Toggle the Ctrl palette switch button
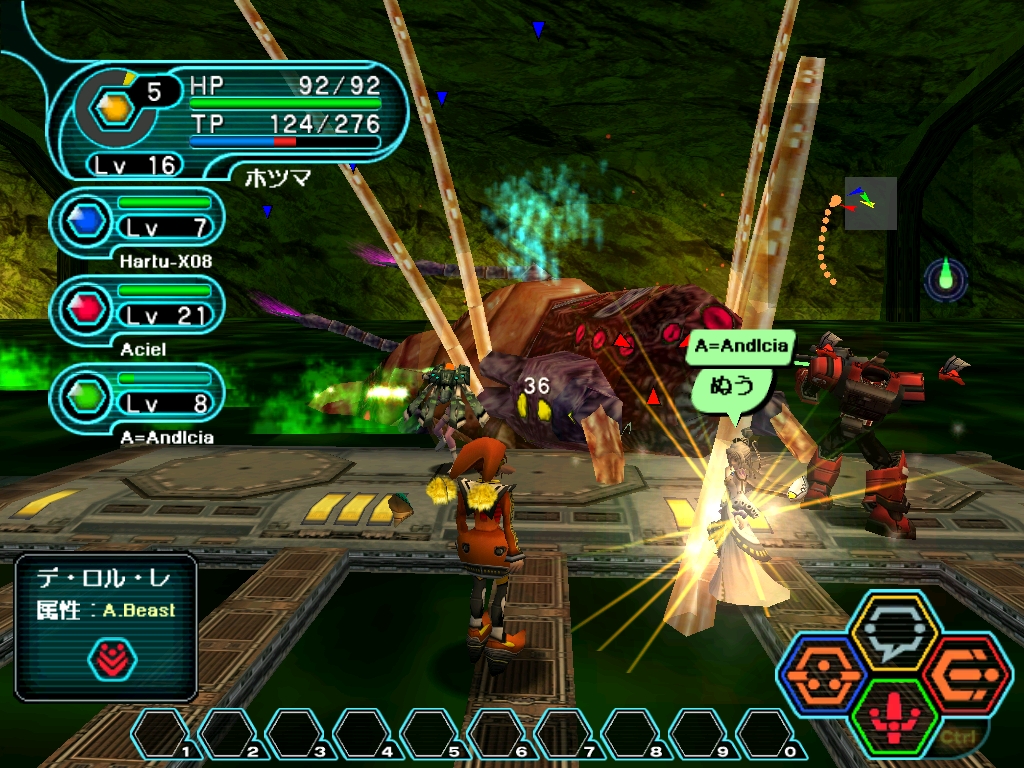The image size is (1024, 768). [x=957, y=739]
